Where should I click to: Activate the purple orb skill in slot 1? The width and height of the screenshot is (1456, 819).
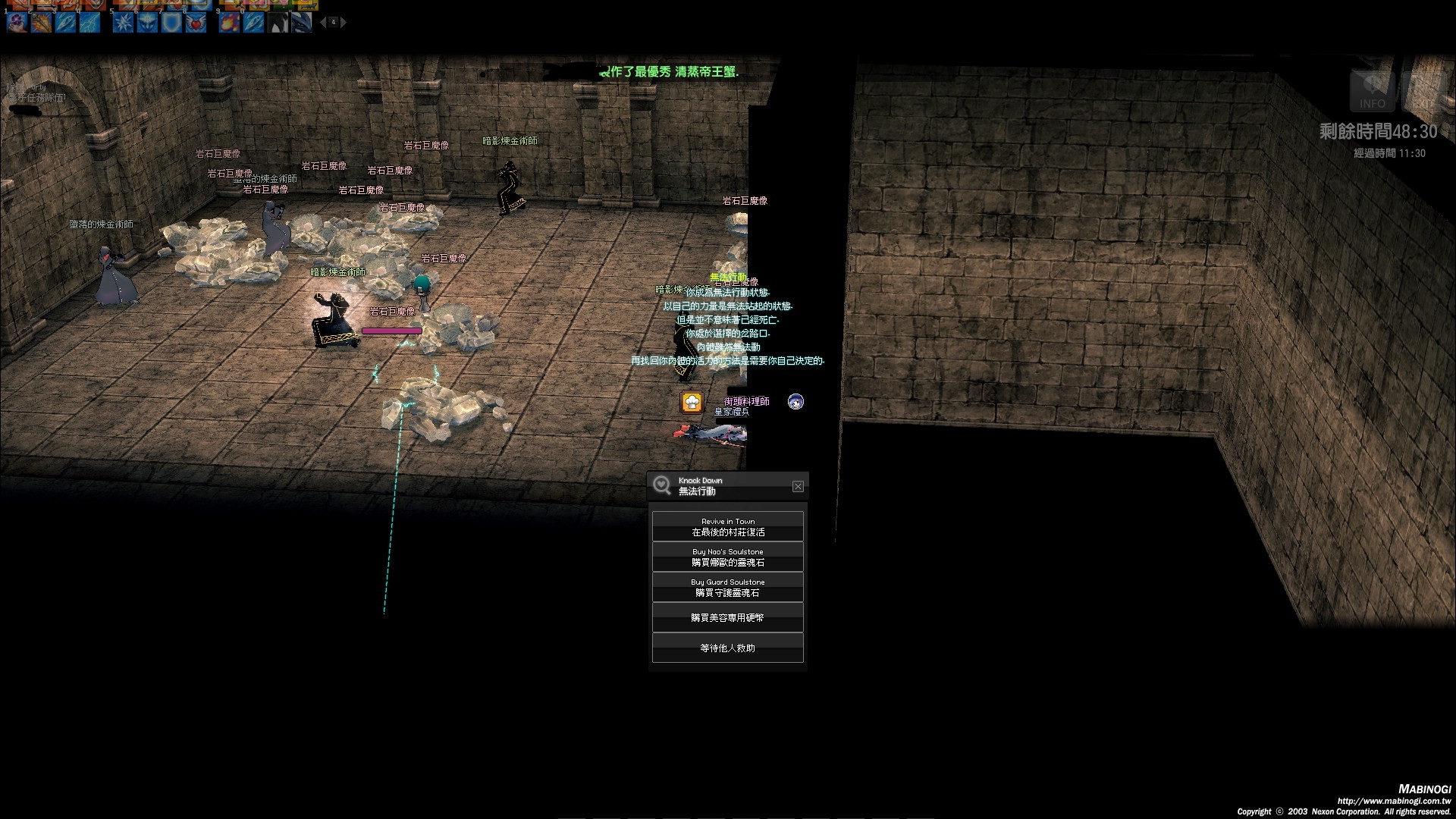(17, 23)
